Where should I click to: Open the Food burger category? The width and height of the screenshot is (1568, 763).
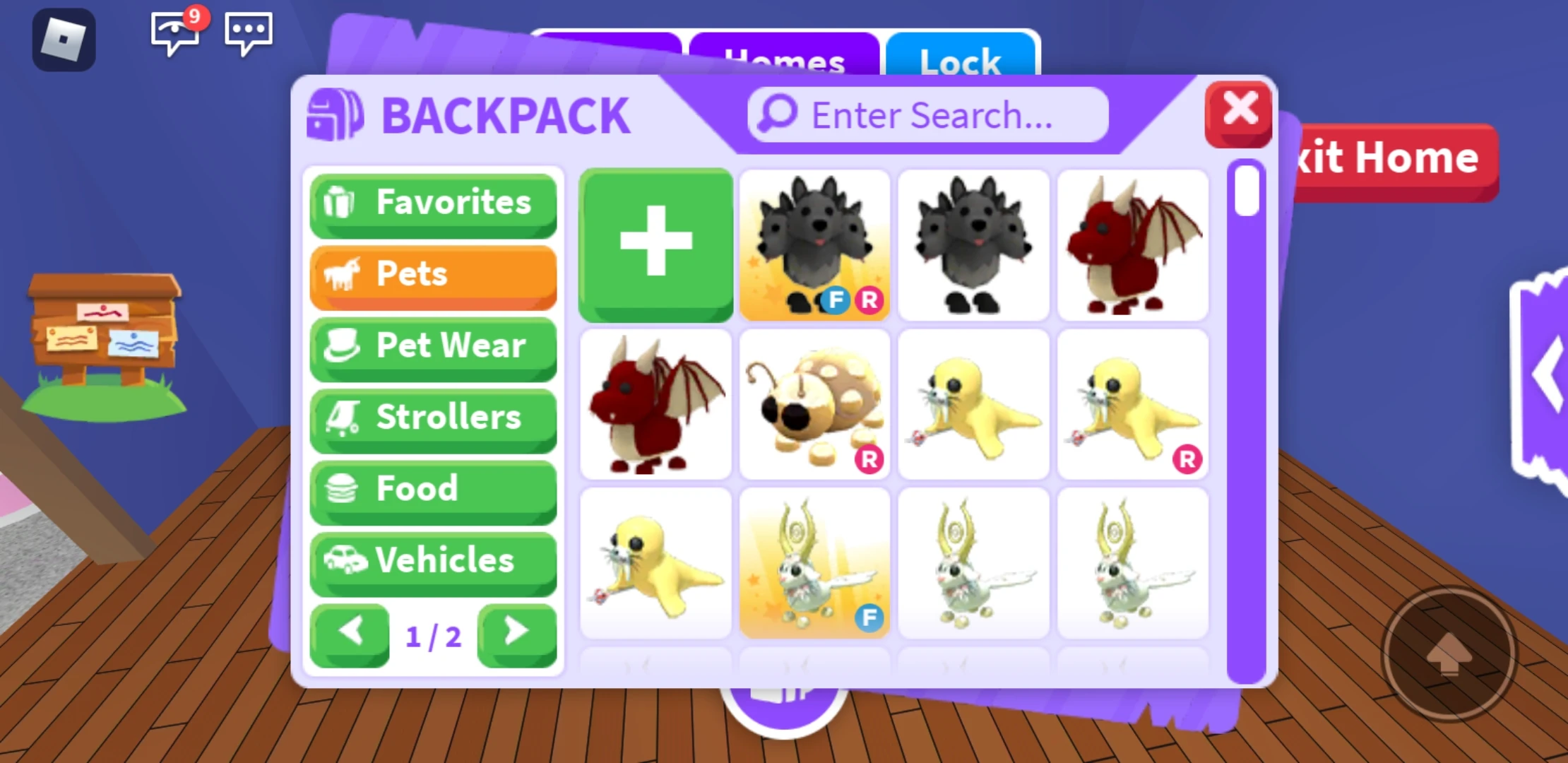click(x=432, y=490)
